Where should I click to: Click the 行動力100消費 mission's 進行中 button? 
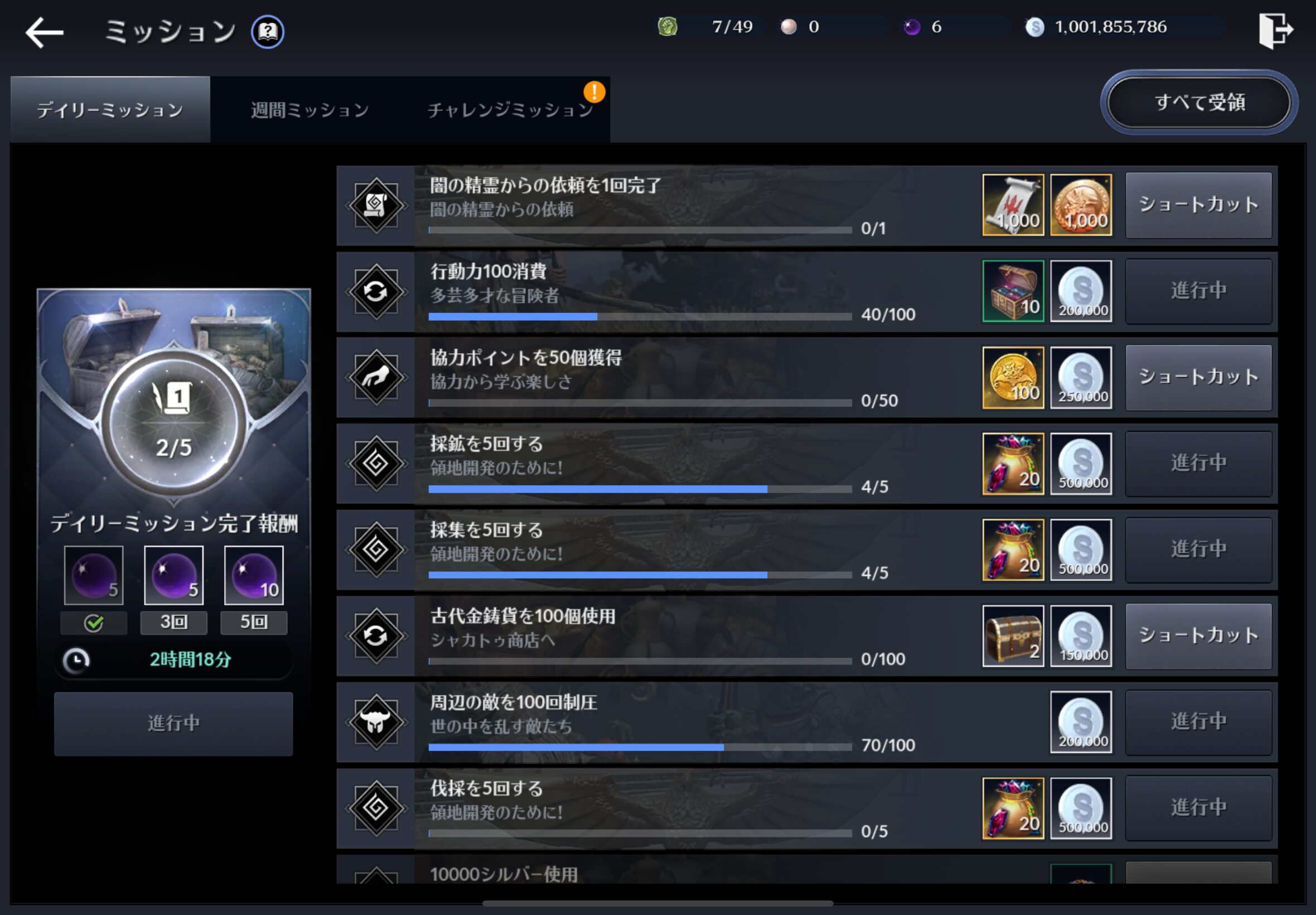click(1198, 291)
